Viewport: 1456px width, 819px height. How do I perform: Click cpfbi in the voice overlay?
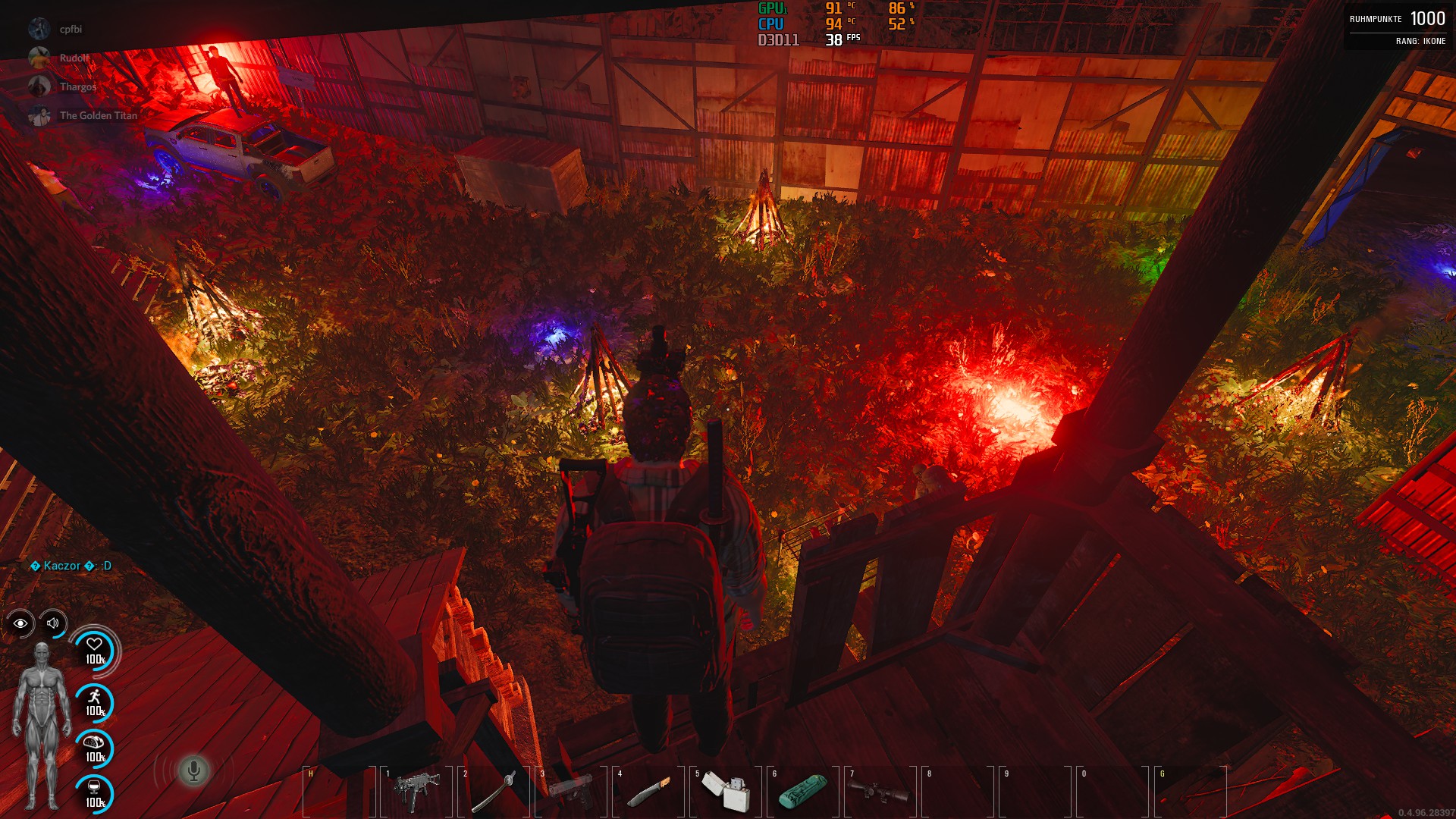click(x=71, y=29)
